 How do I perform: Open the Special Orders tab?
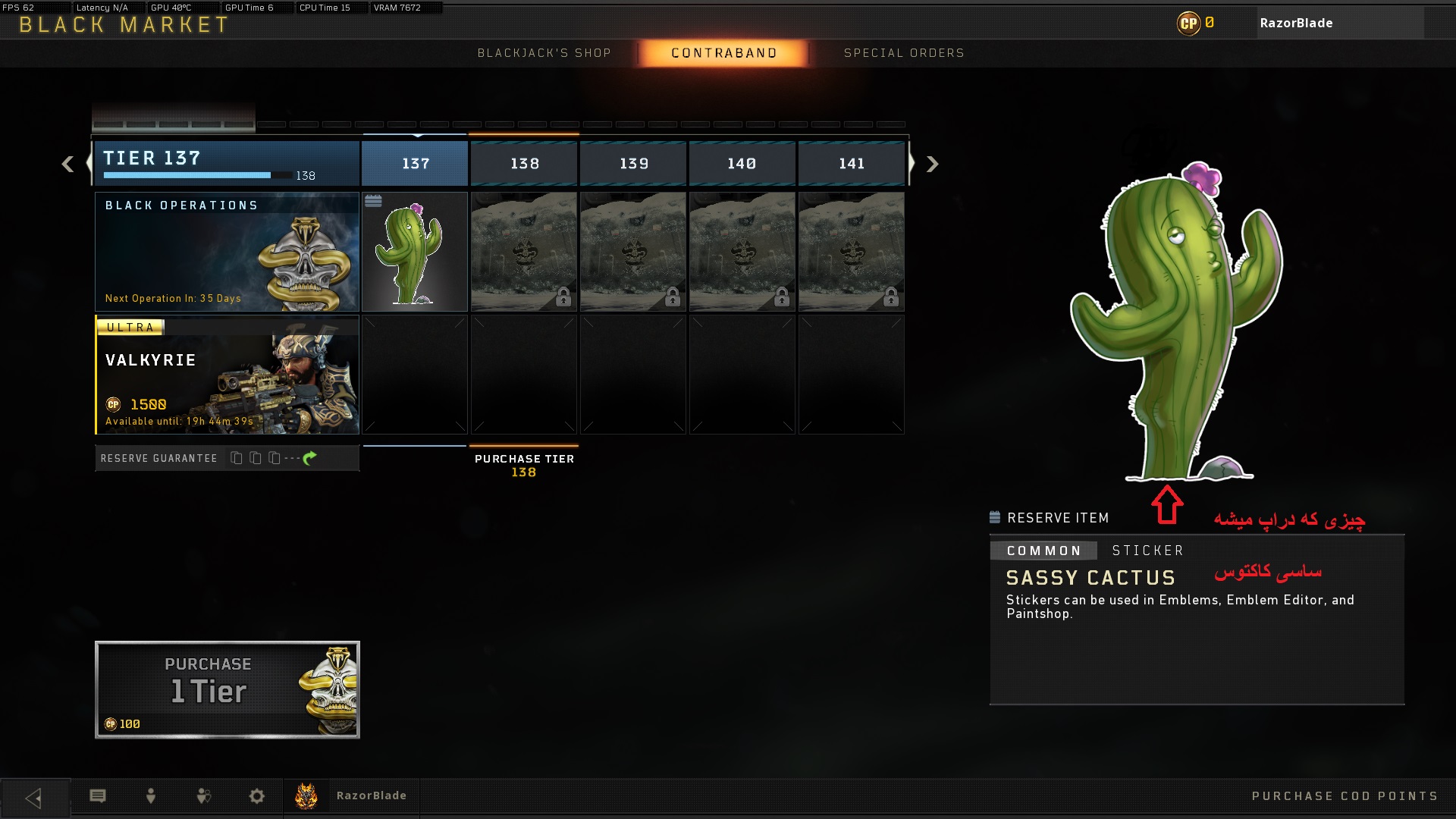tap(904, 53)
